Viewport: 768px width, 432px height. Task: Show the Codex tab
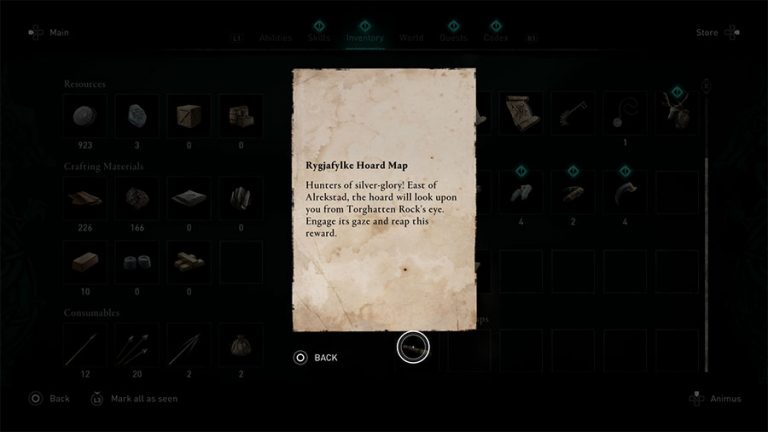point(496,37)
